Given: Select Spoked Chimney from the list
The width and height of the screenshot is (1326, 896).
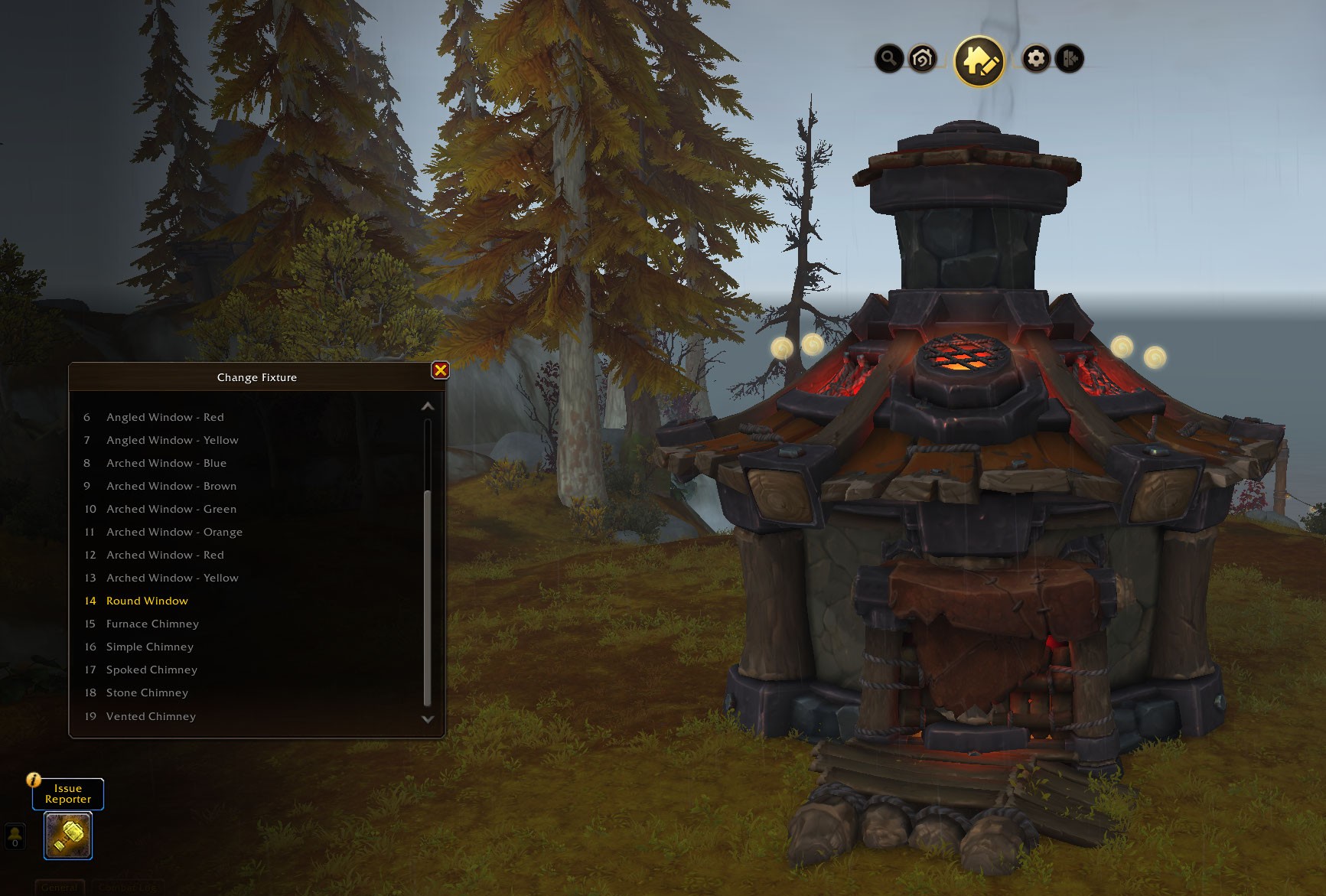Looking at the screenshot, I should (151, 670).
